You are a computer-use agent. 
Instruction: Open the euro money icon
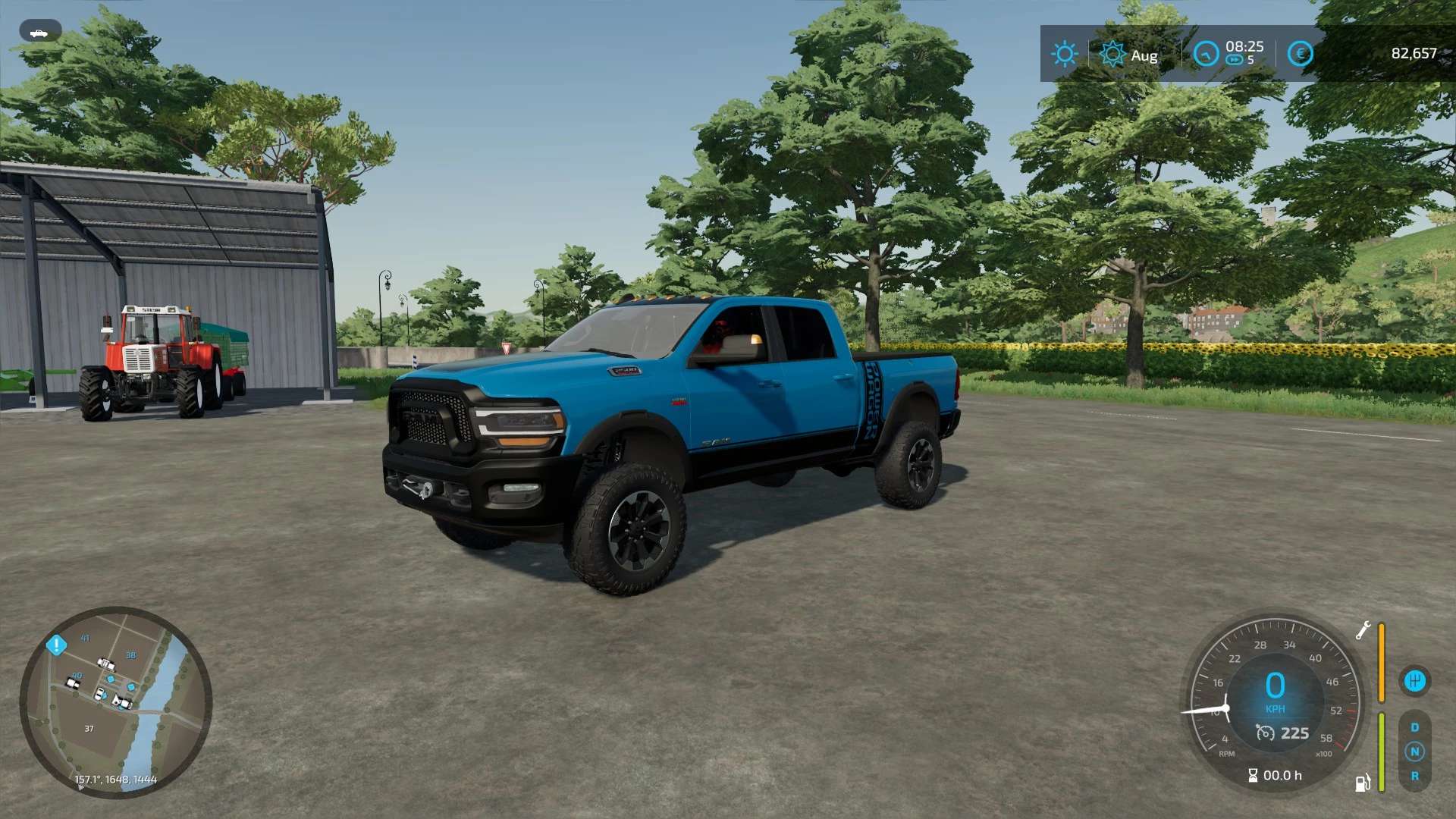(1301, 54)
